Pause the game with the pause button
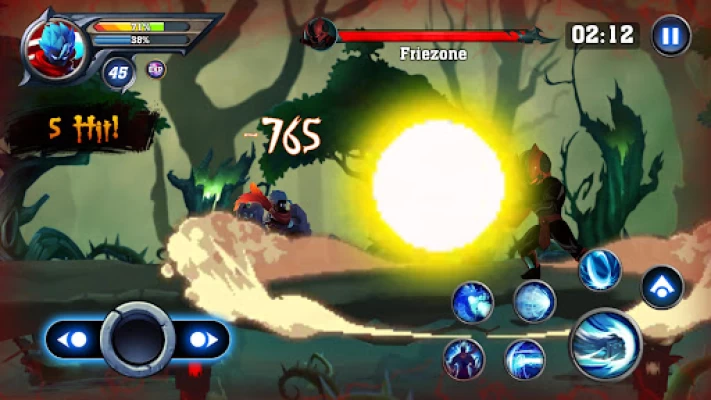711x400 pixels. (x=670, y=35)
